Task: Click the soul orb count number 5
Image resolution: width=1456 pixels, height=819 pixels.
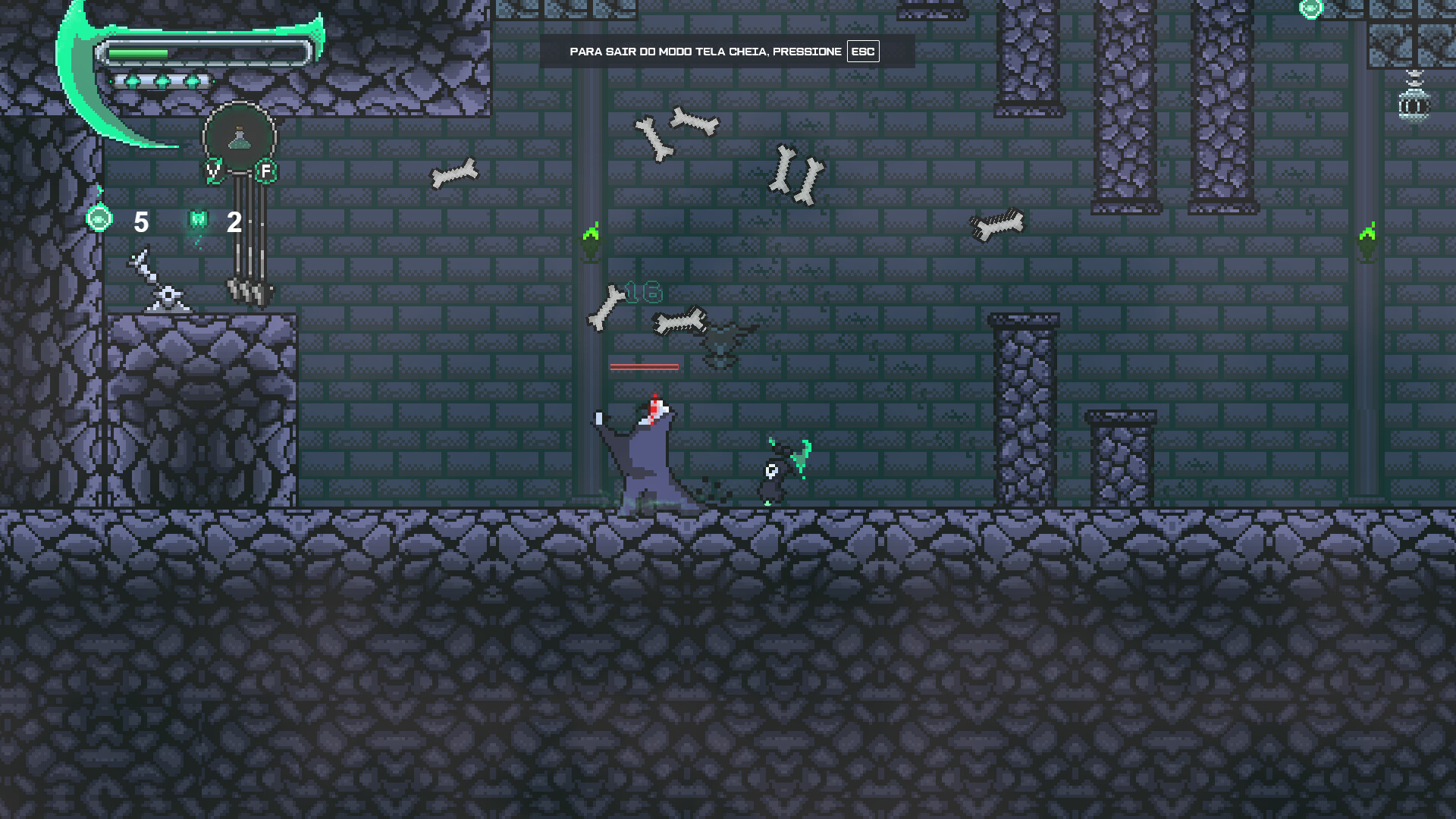Action: pos(142,222)
